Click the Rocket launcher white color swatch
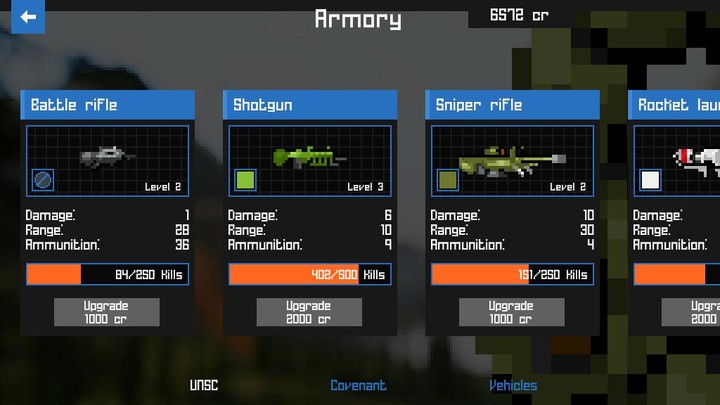The height and width of the screenshot is (405, 720). [651, 180]
